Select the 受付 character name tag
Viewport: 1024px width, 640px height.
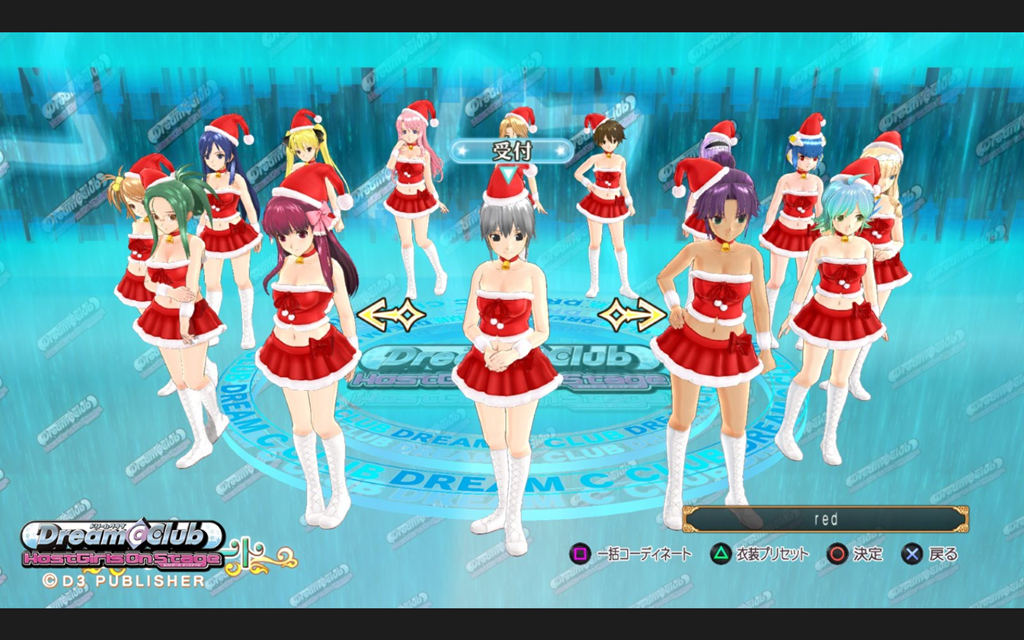tap(512, 151)
